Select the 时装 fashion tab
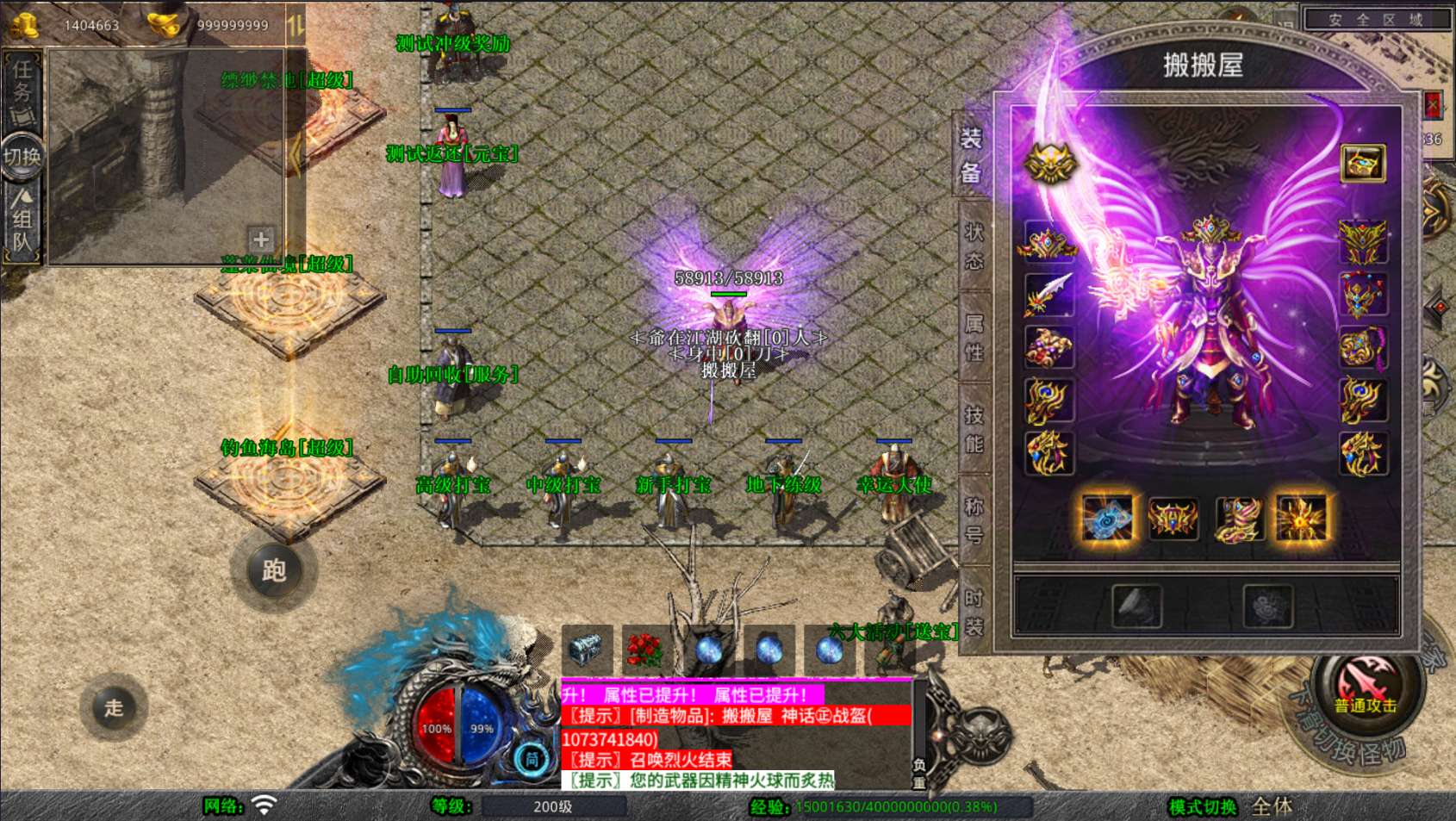The width and height of the screenshot is (1456, 821). (x=974, y=612)
